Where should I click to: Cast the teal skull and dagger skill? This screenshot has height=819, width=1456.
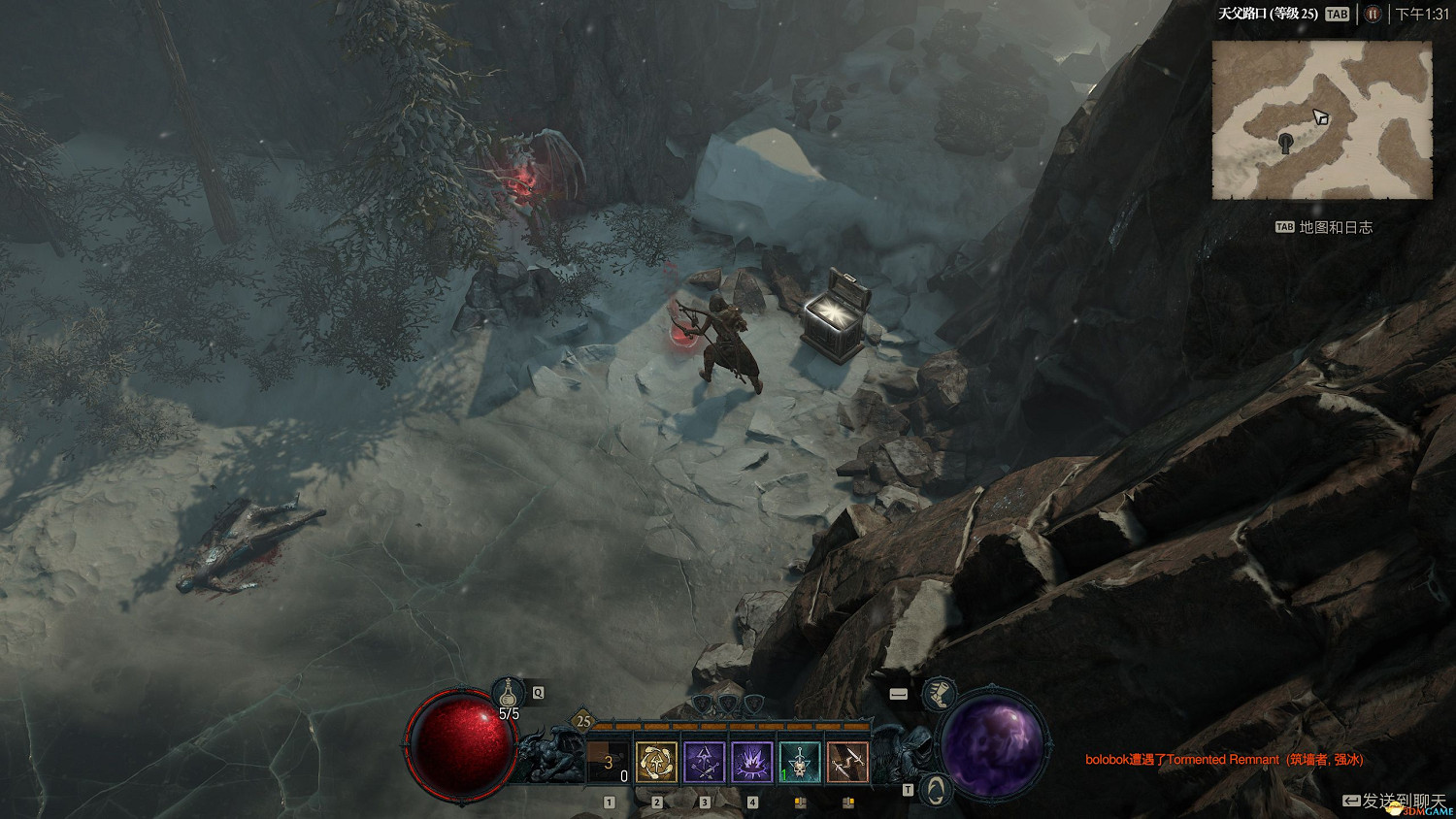point(799,762)
